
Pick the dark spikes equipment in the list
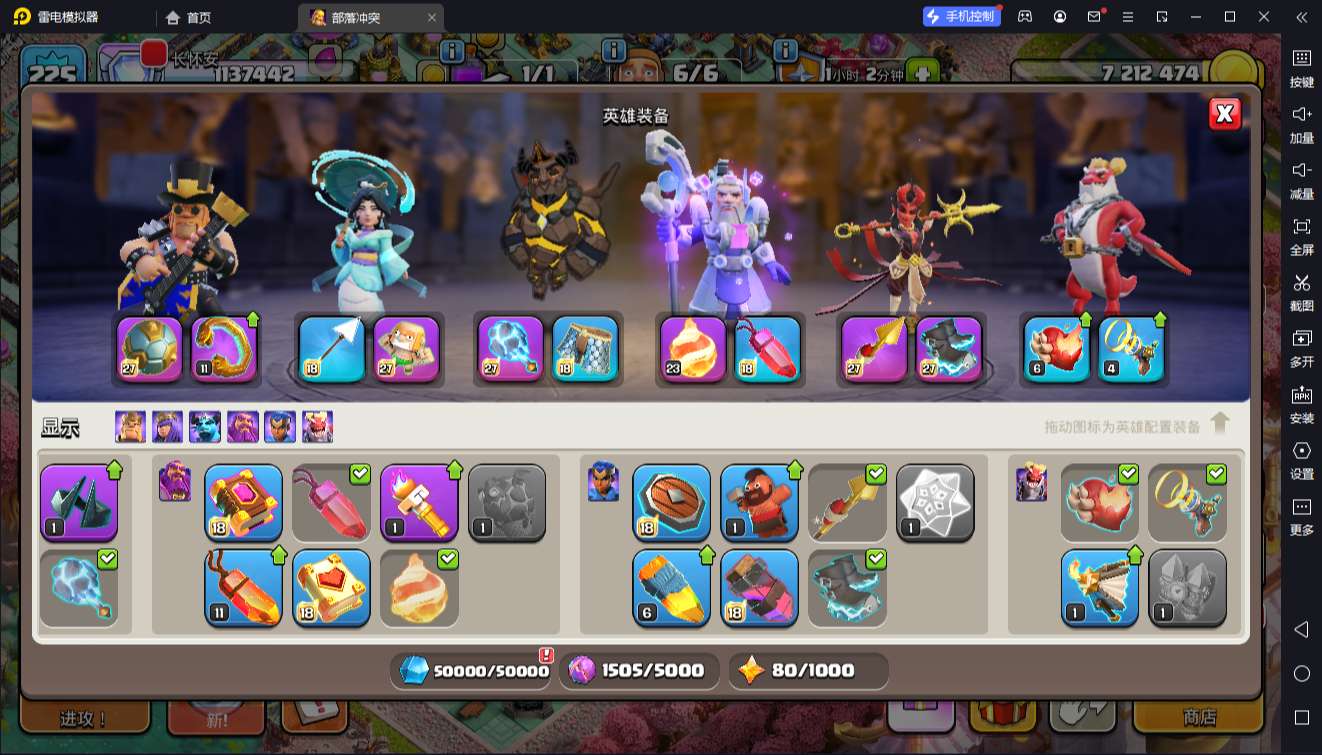[78, 502]
